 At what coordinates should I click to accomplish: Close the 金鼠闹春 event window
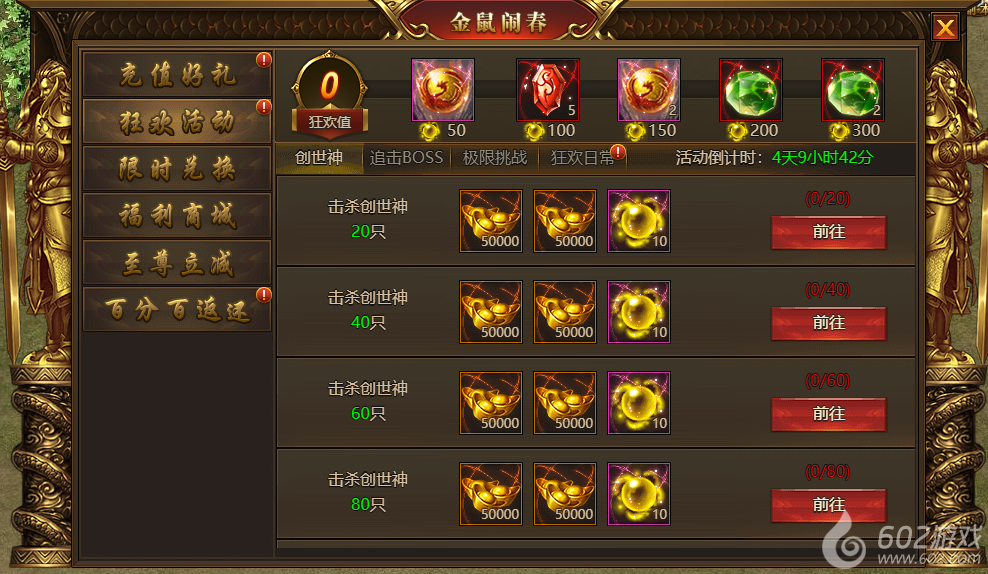pyautogui.click(x=944, y=28)
